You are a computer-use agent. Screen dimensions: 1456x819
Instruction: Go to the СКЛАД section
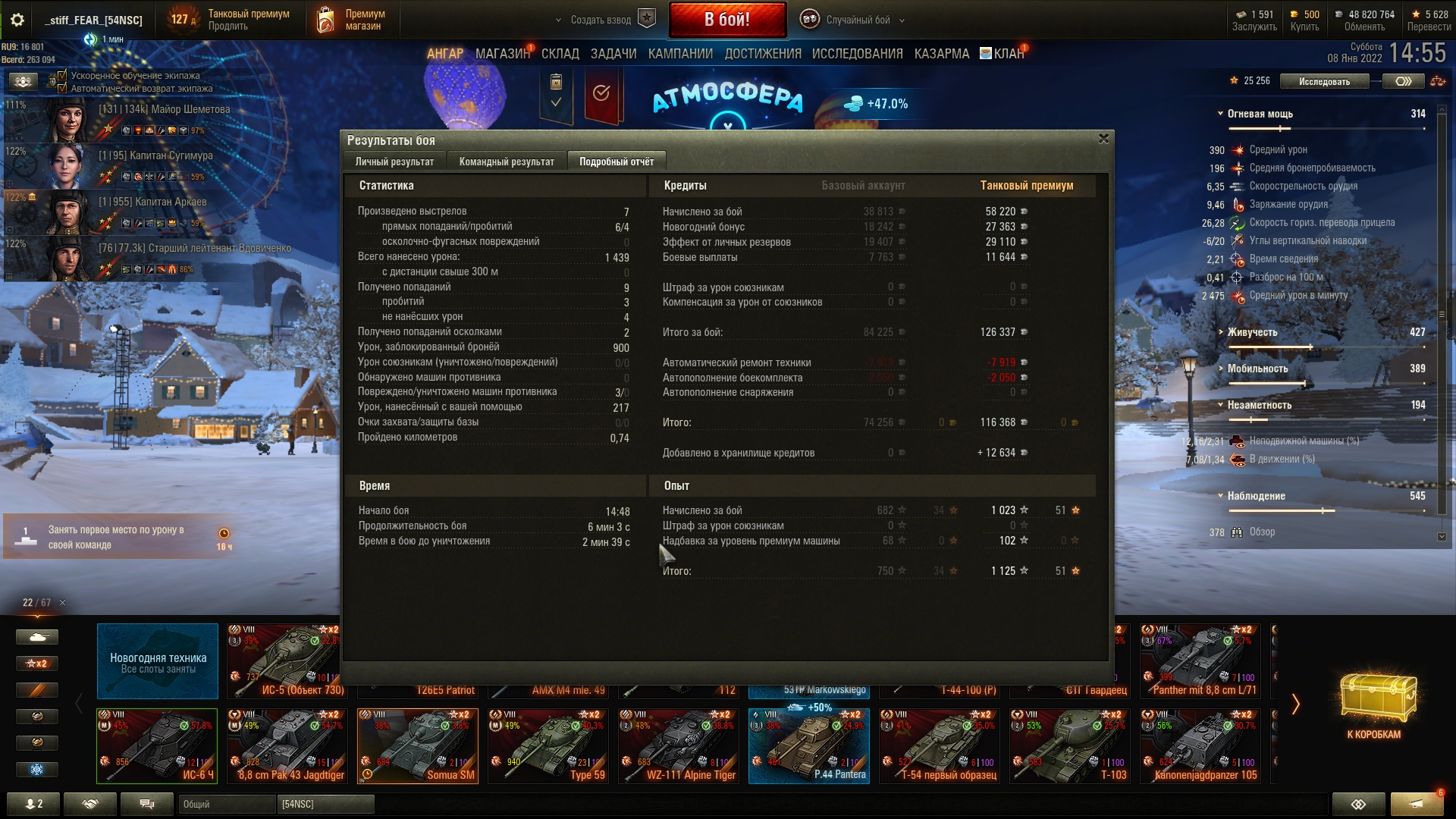(x=560, y=54)
